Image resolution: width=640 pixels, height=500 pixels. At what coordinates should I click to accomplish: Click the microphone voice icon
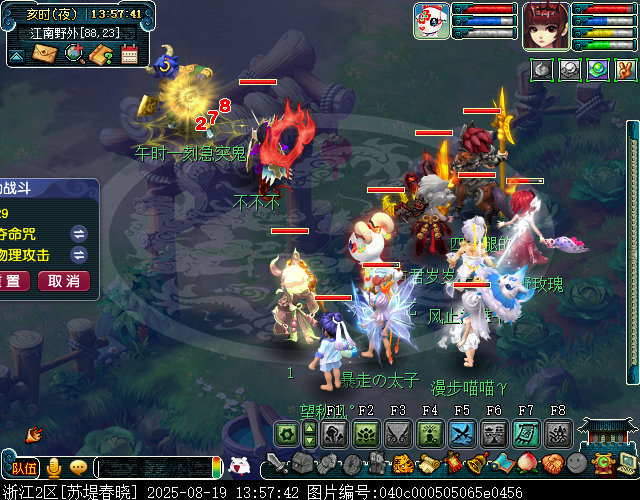[54, 467]
